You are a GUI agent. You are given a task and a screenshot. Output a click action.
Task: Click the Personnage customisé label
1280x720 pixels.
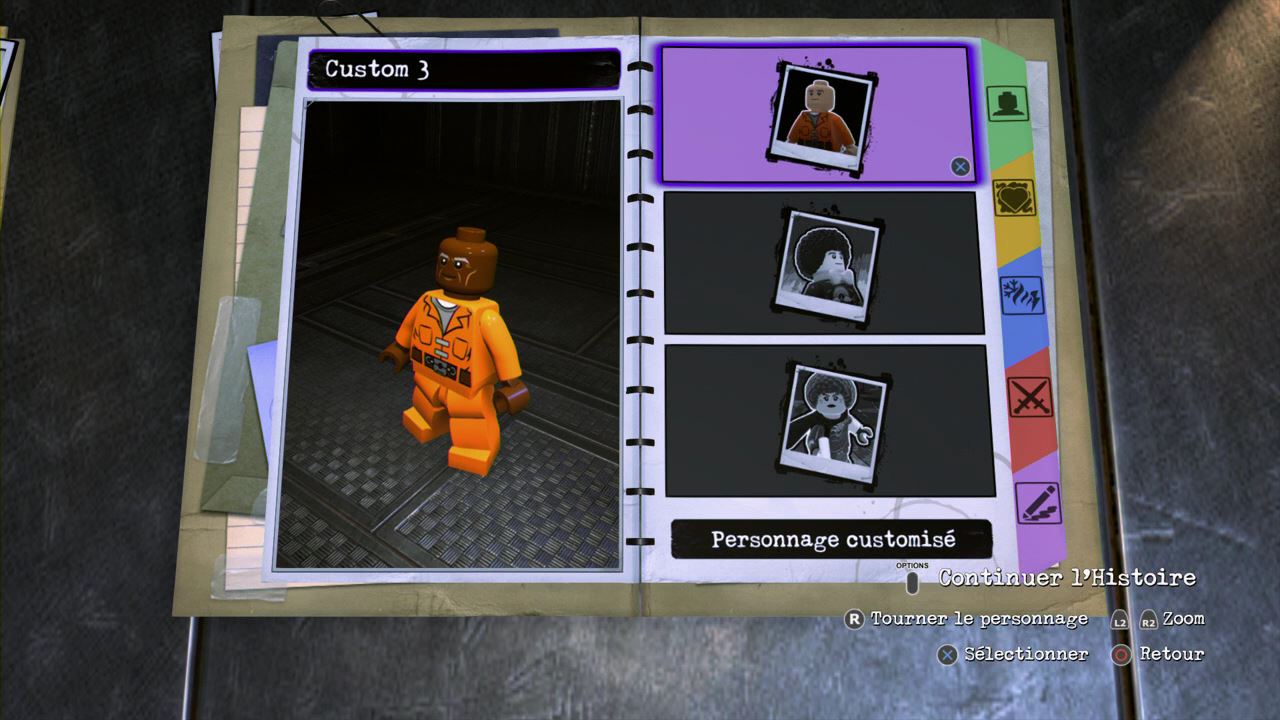click(832, 540)
